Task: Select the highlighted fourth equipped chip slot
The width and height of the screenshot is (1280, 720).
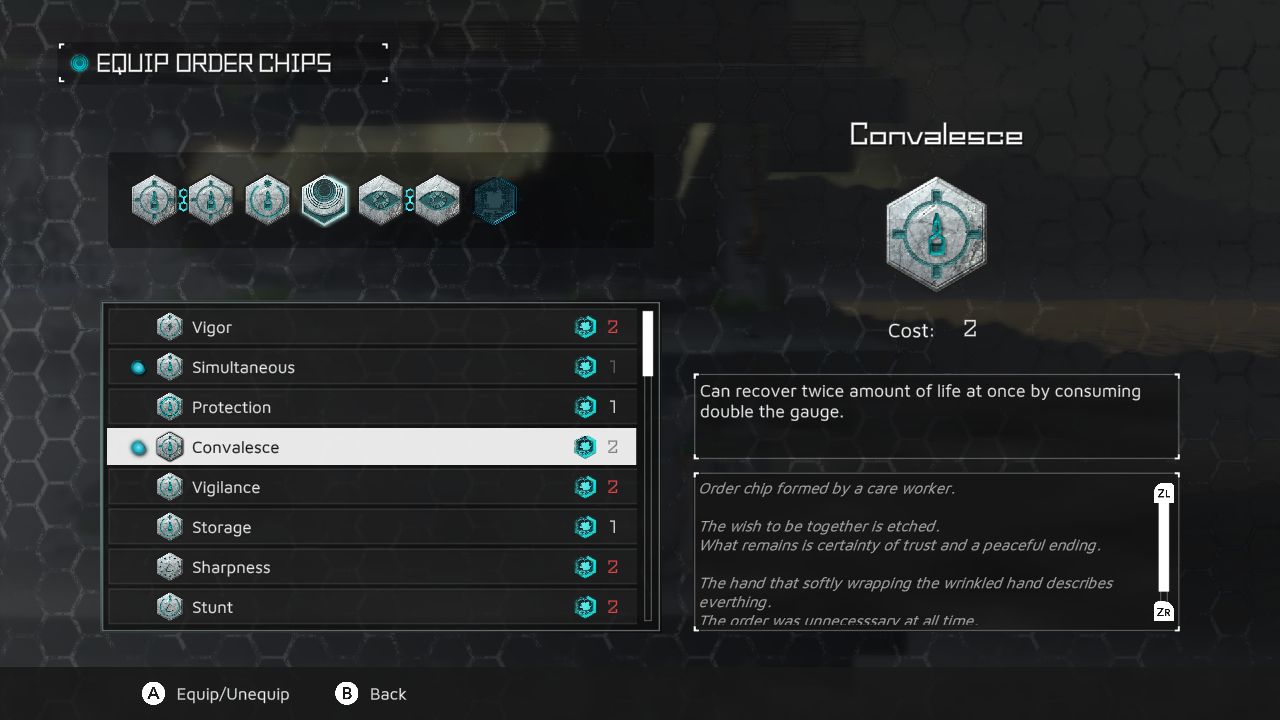Action: pyautogui.click(x=324, y=199)
